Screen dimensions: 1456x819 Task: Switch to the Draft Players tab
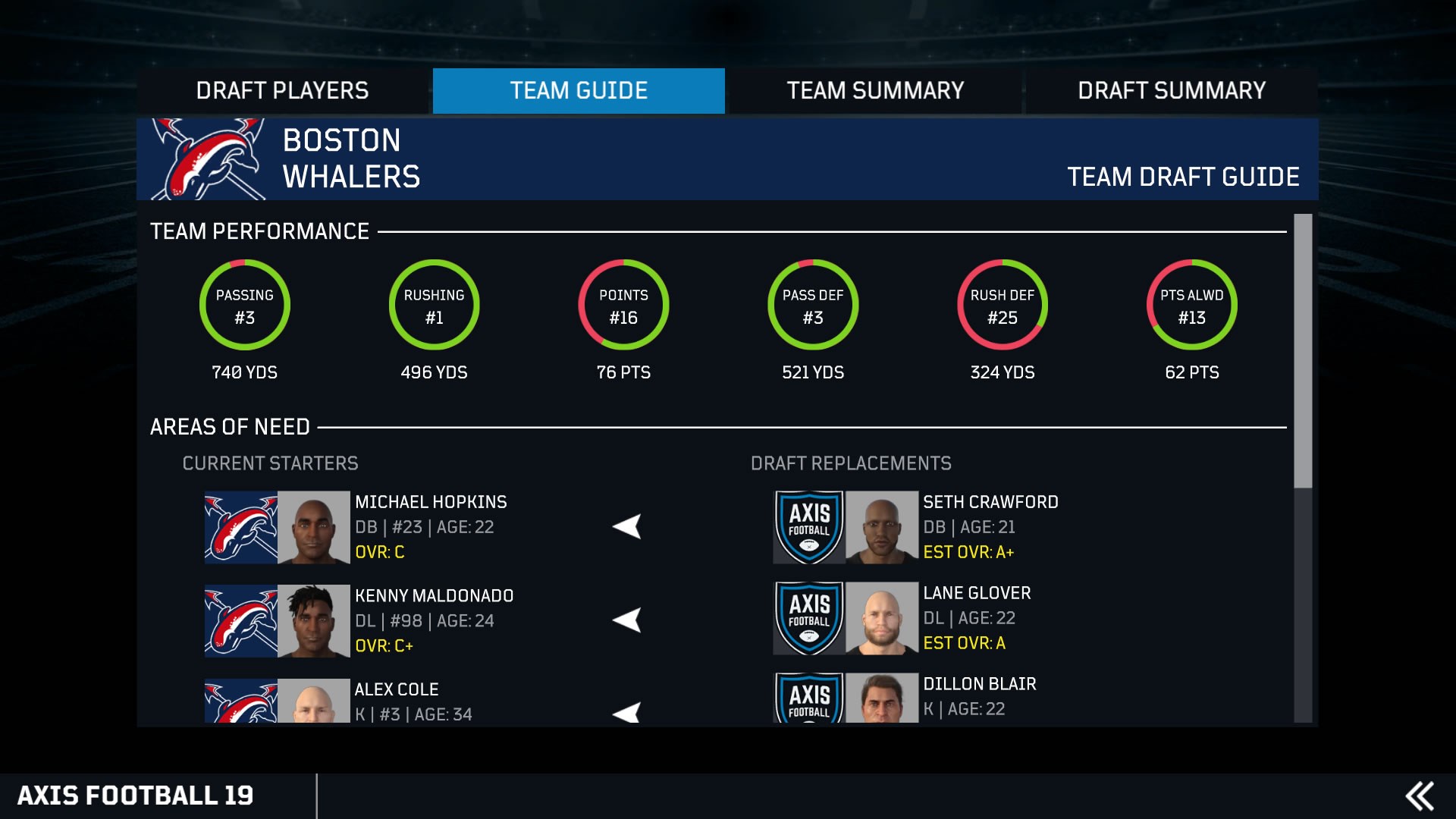pos(283,90)
